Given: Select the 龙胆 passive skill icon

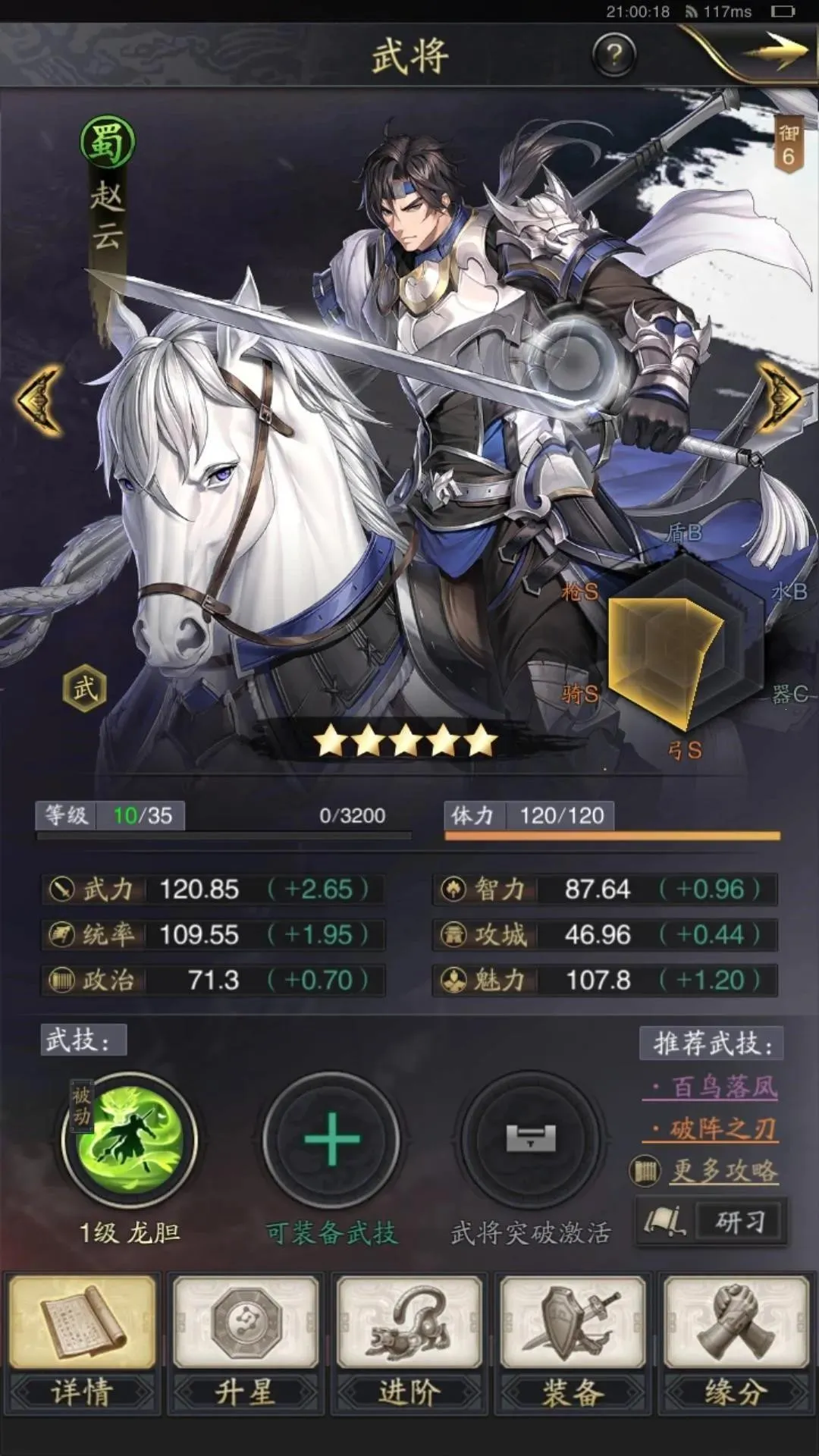Looking at the screenshot, I should pos(130,1140).
